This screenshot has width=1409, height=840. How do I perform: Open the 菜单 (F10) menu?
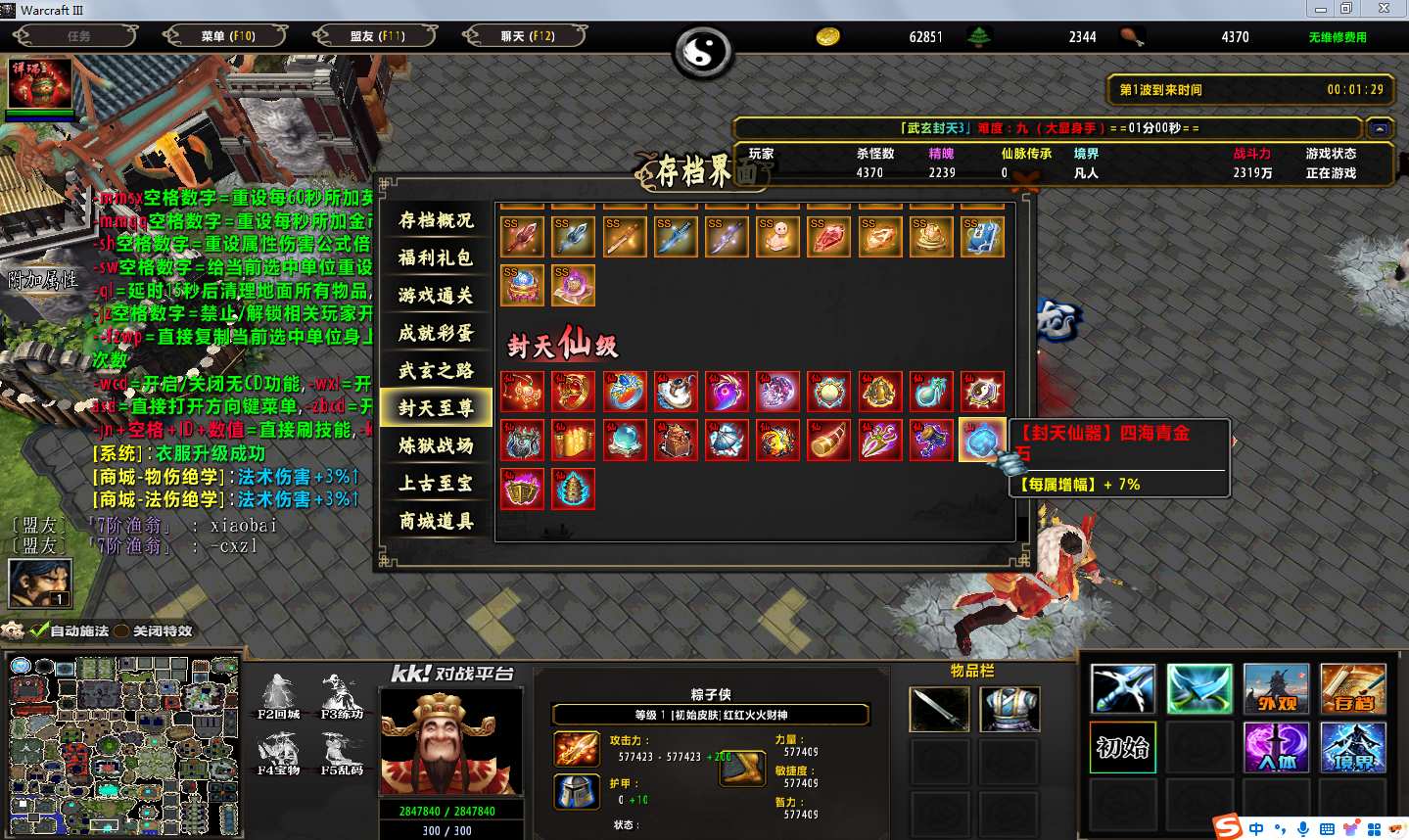pos(227,36)
